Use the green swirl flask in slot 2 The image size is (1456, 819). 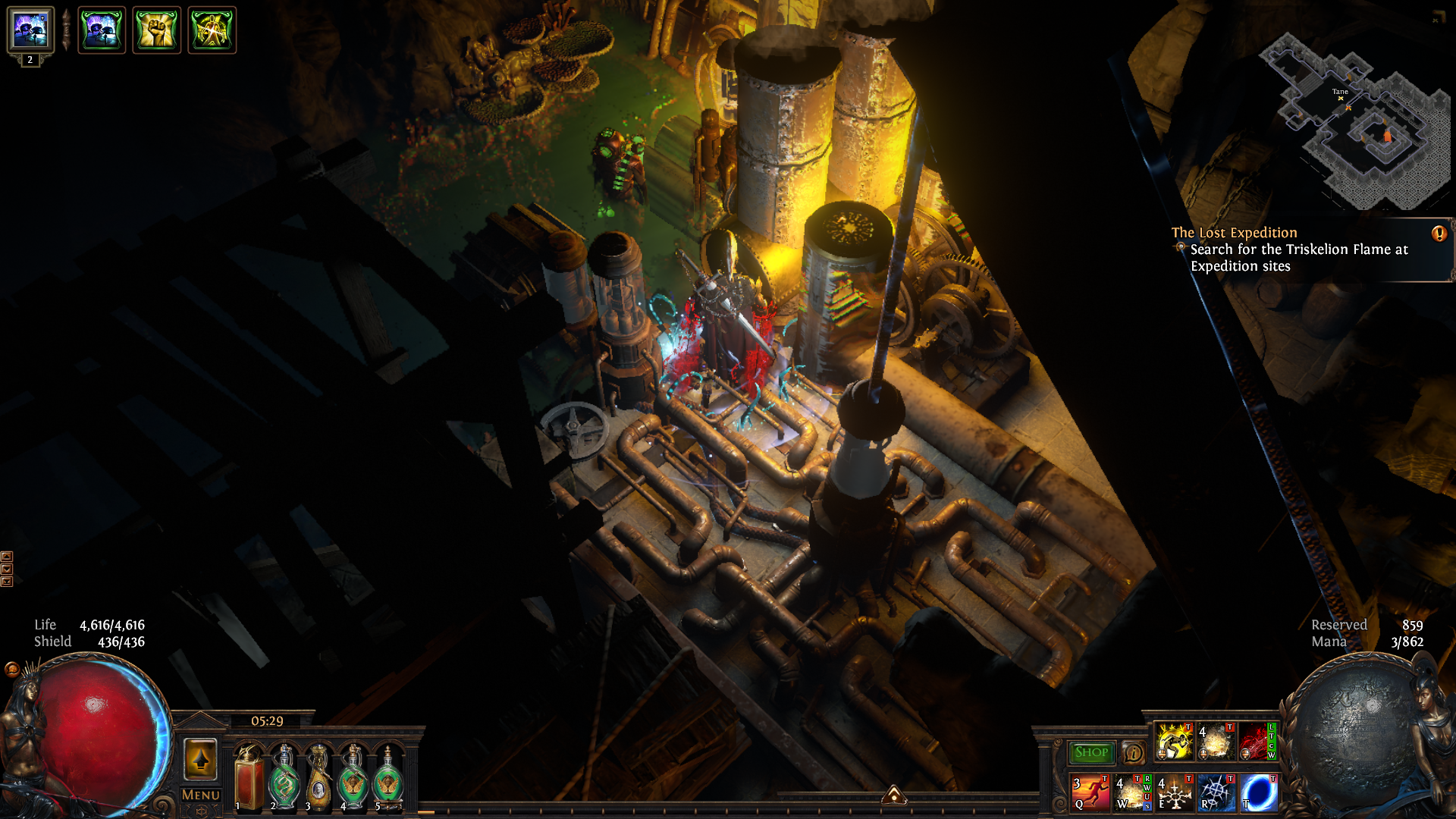point(284,777)
